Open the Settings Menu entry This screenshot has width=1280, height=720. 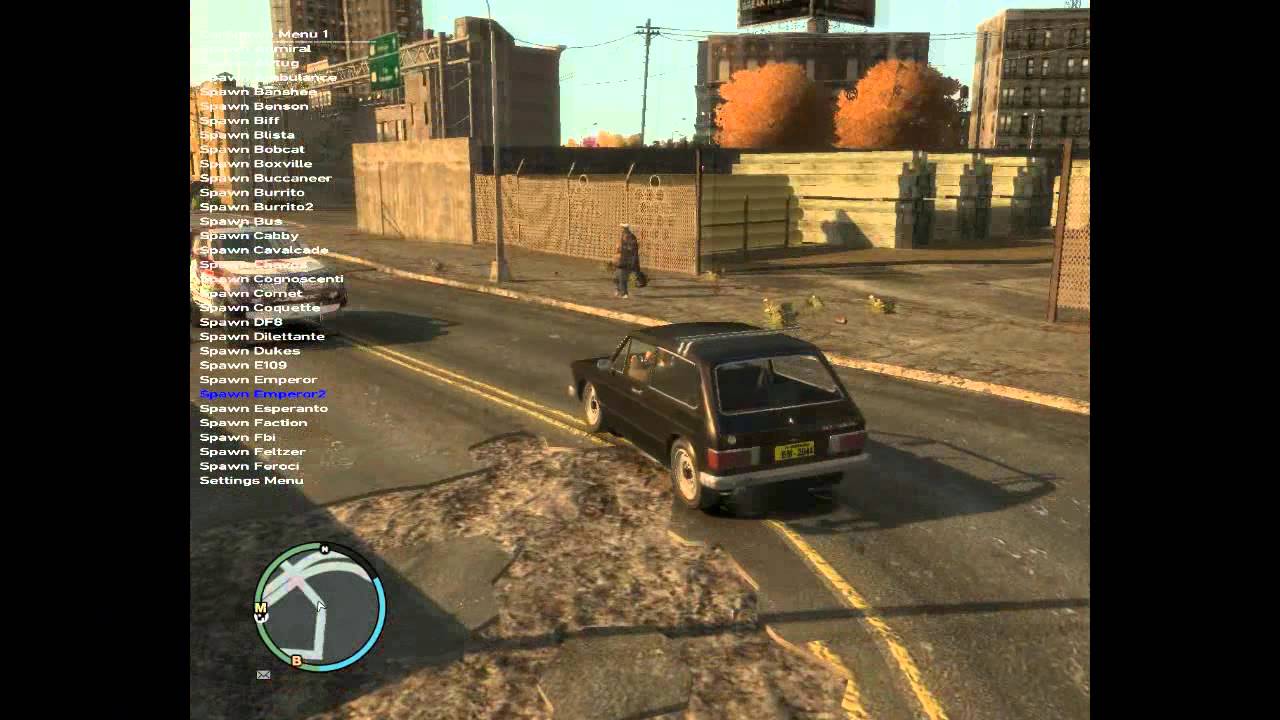[x=251, y=481]
